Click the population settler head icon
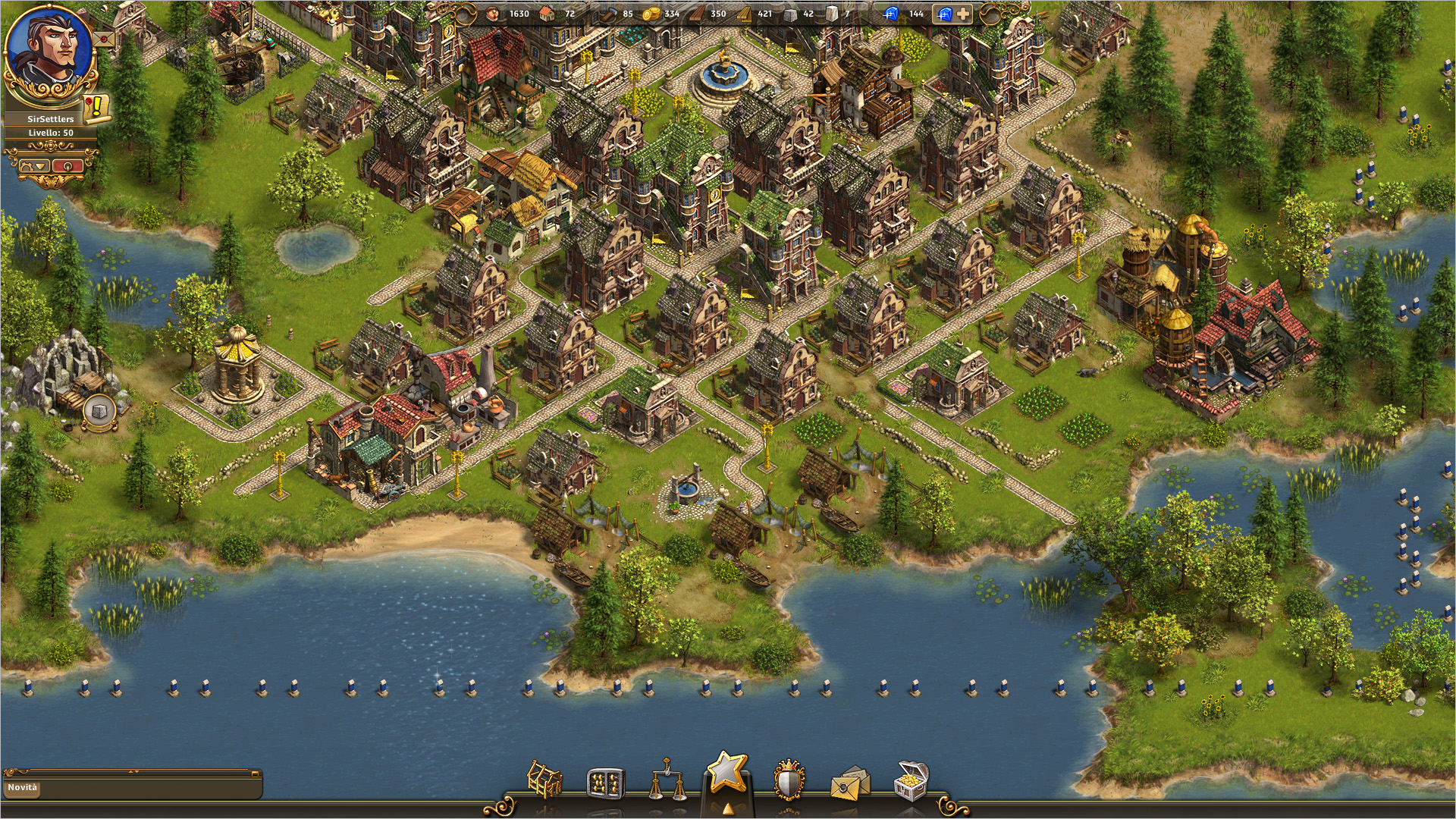 click(x=494, y=14)
